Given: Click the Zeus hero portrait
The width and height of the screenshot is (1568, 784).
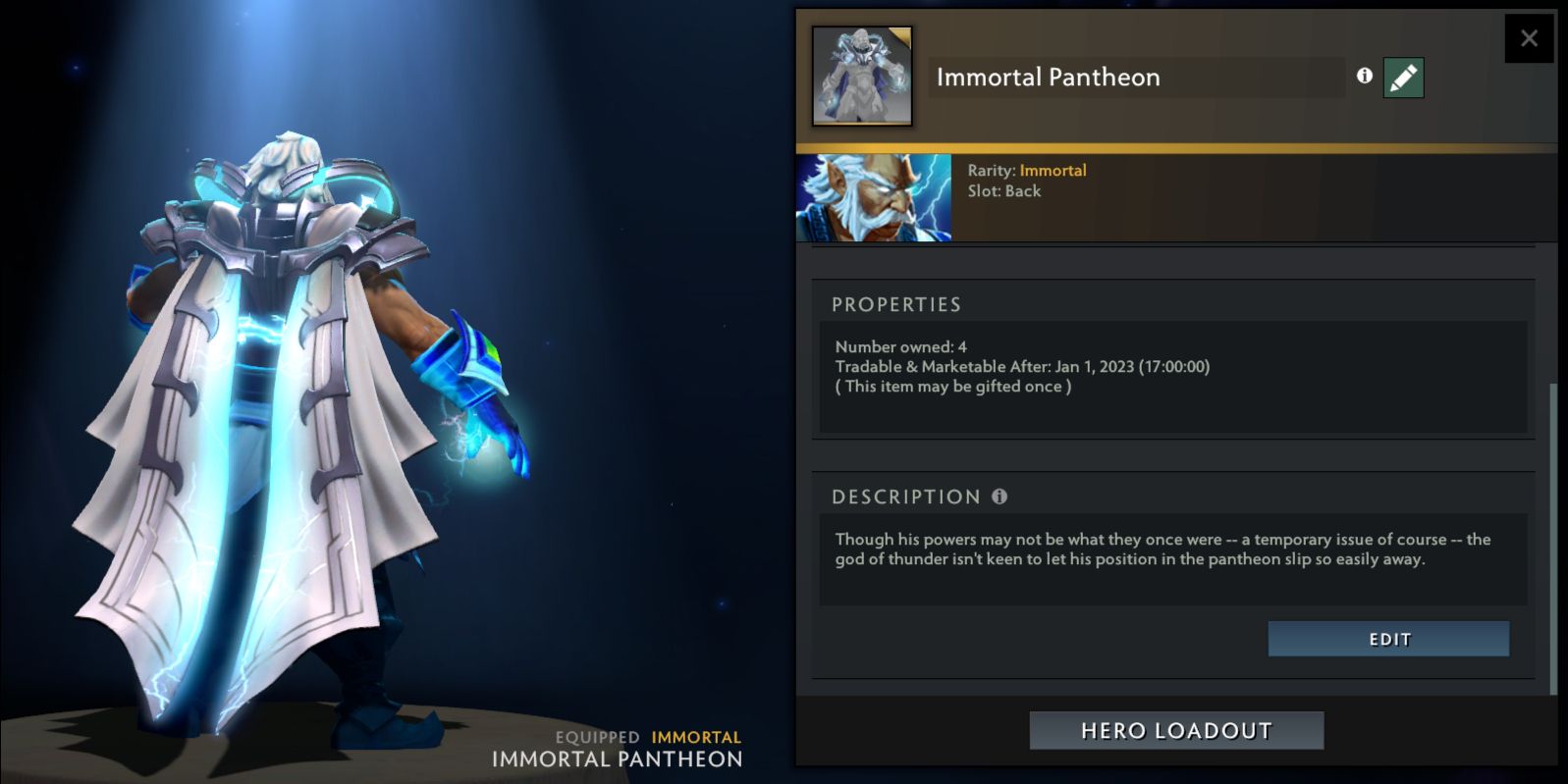Looking at the screenshot, I should coord(874,197).
